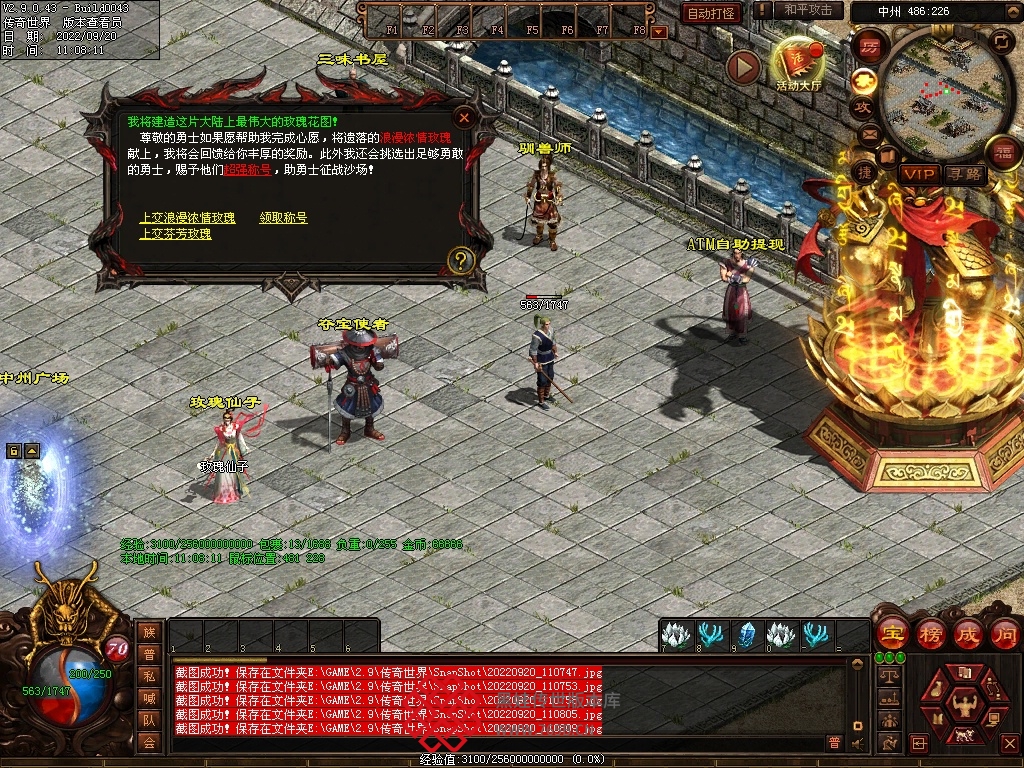
Task: Toggle the 自动打怪 auto-fight button
Action: 711,13
